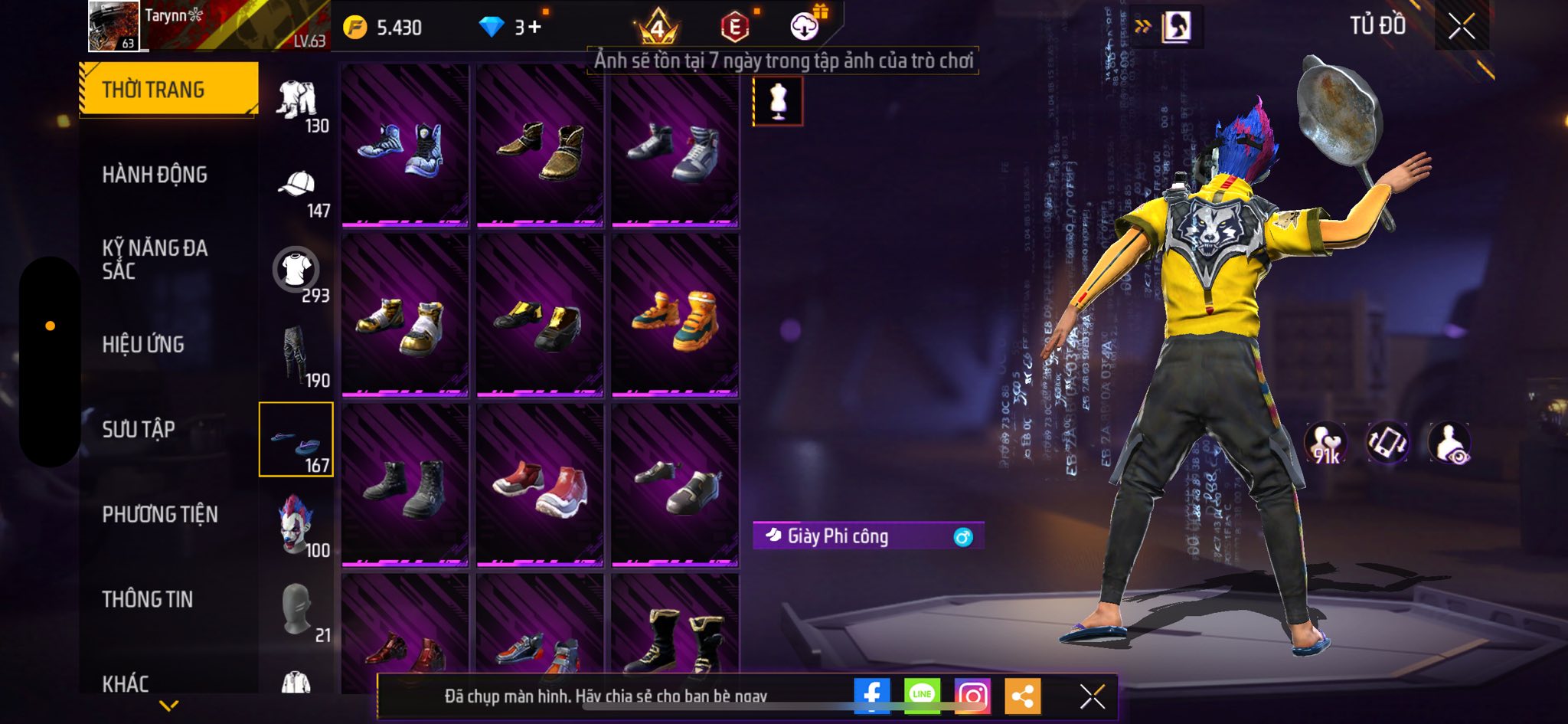Equip the red and white shoes
Screen dimensions: 1568x724
pyautogui.click(x=540, y=487)
